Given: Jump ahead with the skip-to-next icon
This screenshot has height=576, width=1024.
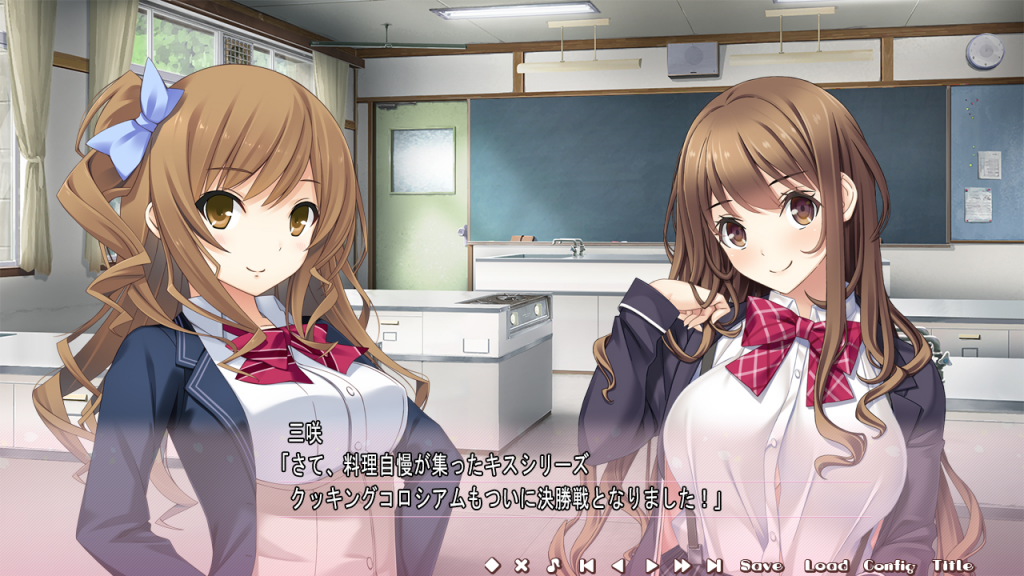Looking at the screenshot, I should click(x=714, y=565).
